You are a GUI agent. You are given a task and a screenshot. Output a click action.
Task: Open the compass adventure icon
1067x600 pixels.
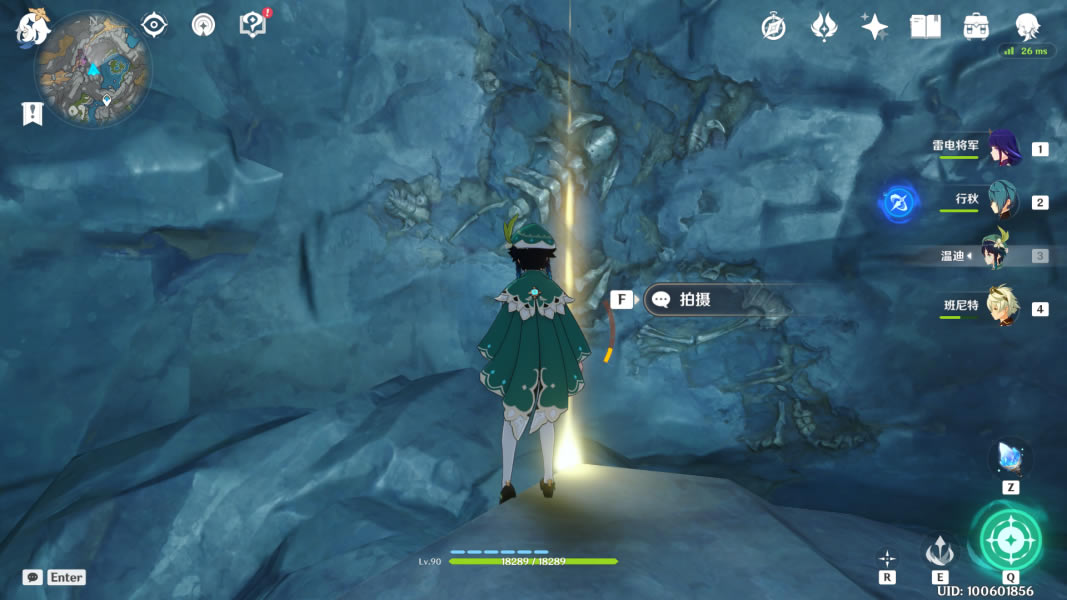773,27
